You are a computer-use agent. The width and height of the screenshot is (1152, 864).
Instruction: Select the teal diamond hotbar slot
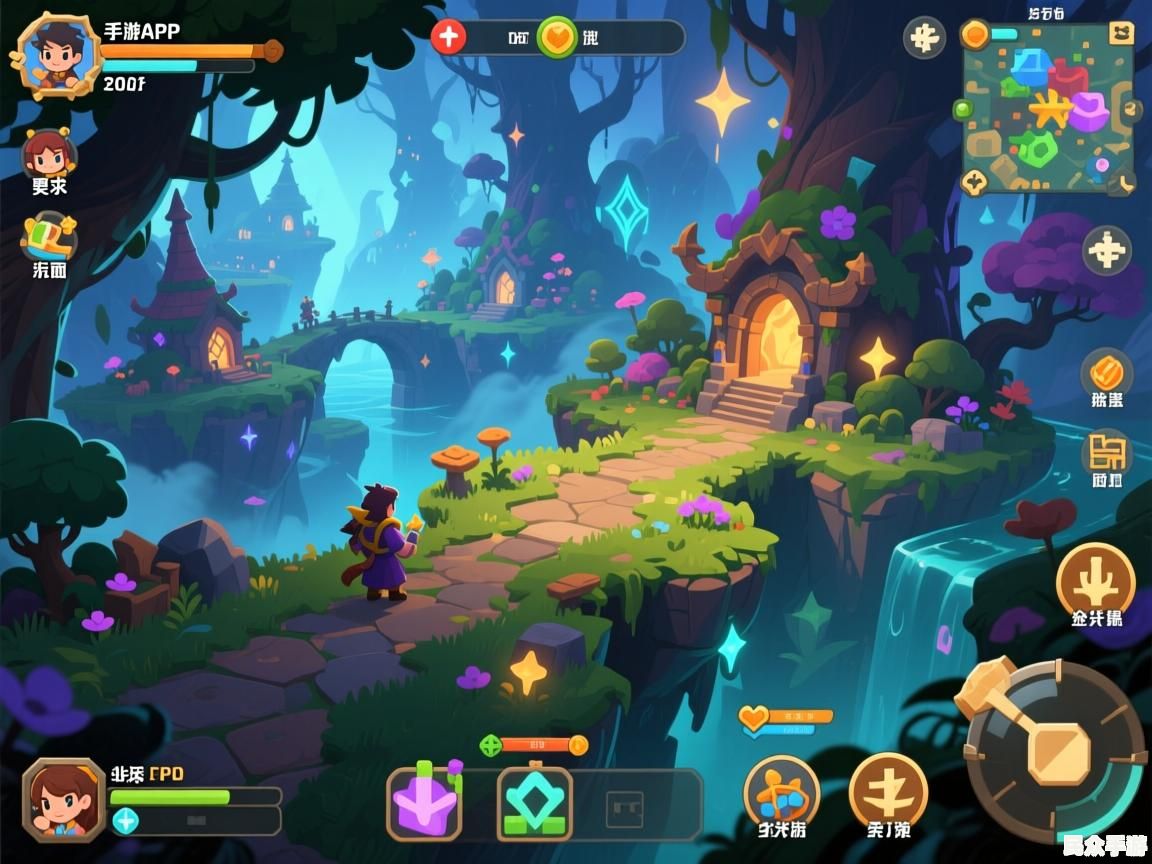pos(535,803)
